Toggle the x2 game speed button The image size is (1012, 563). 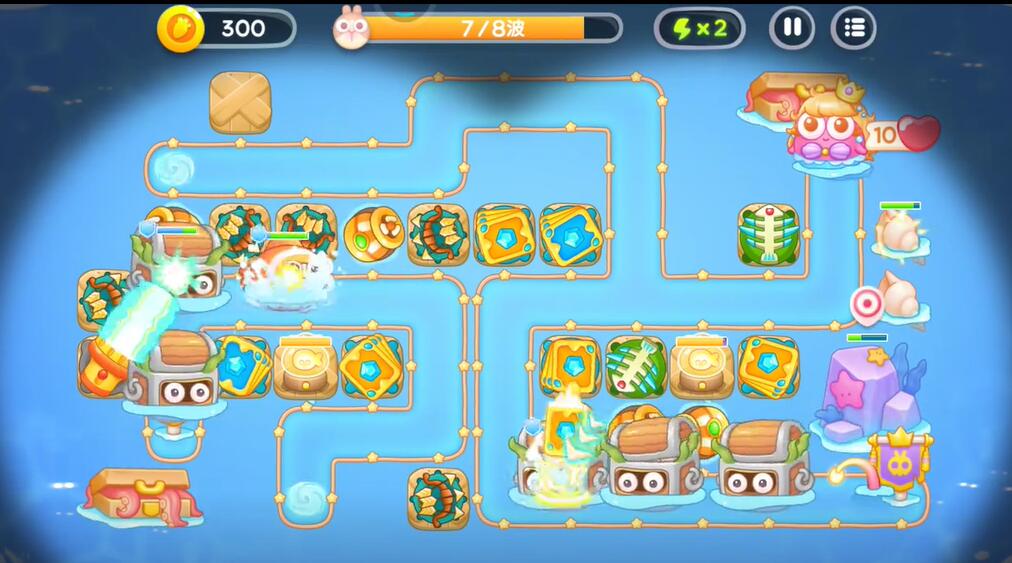[699, 28]
